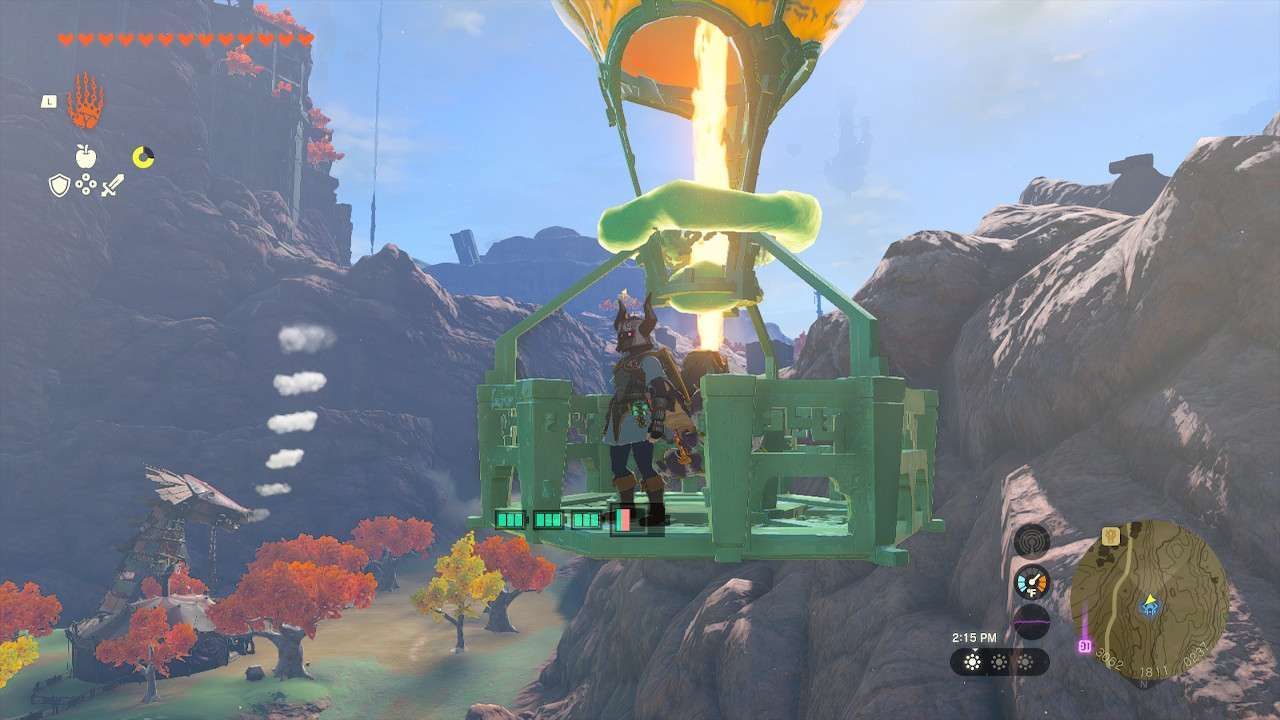Click the first sun in the weather forecast
The width and height of the screenshot is (1280, 720).
[x=972, y=661]
